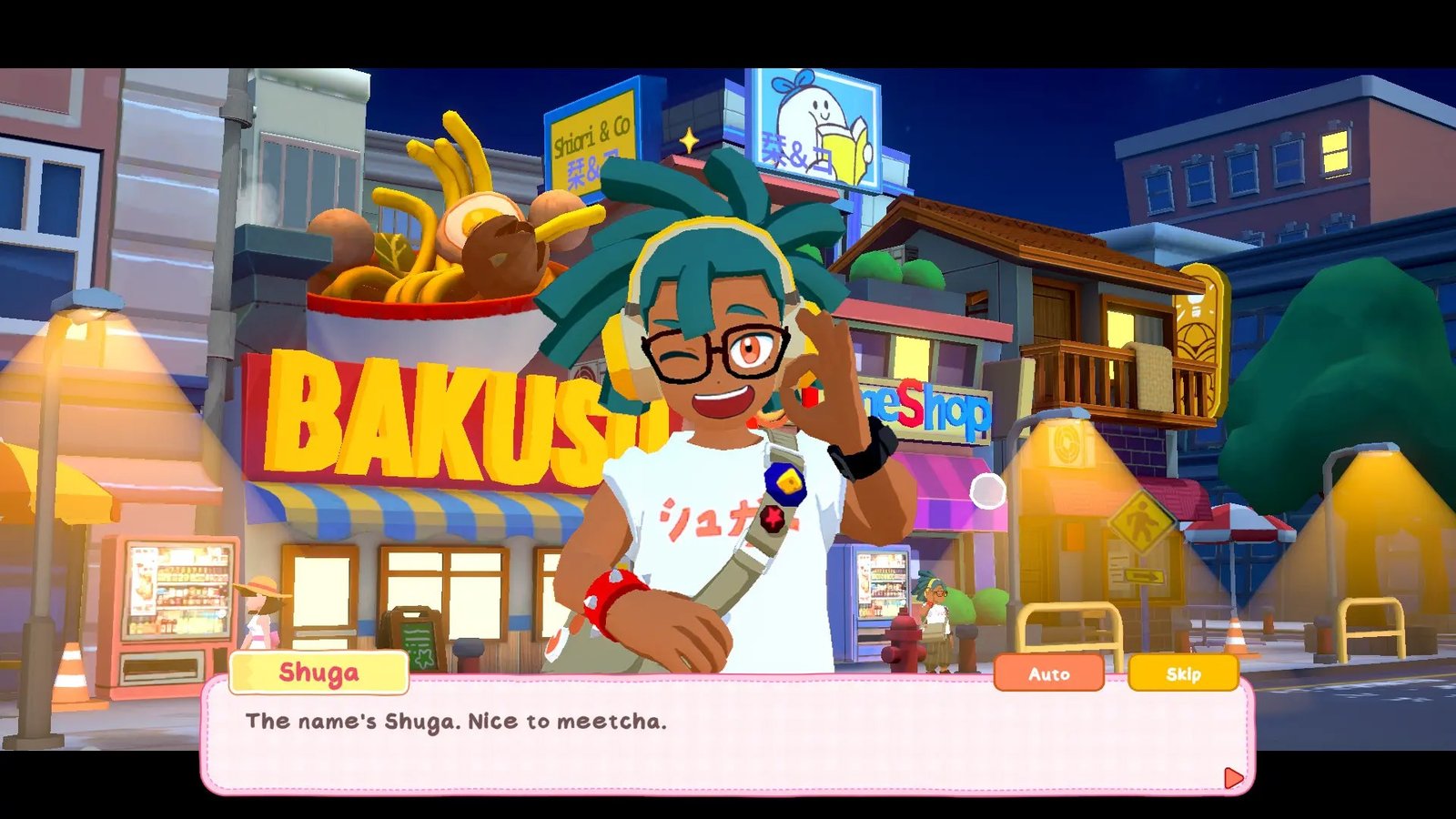Click the pink advance arrow on the dialogue box
The height and width of the screenshot is (819, 1456).
(1233, 777)
